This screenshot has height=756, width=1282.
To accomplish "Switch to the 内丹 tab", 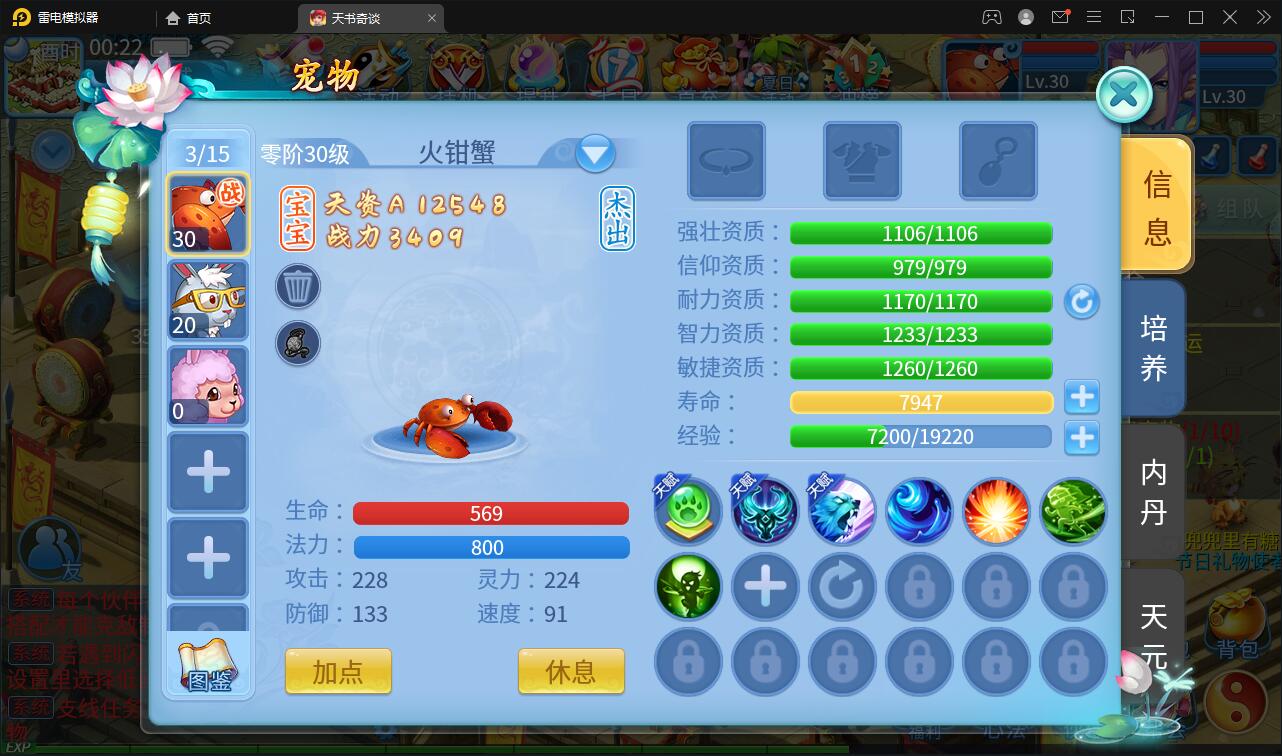I will 1155,490.
